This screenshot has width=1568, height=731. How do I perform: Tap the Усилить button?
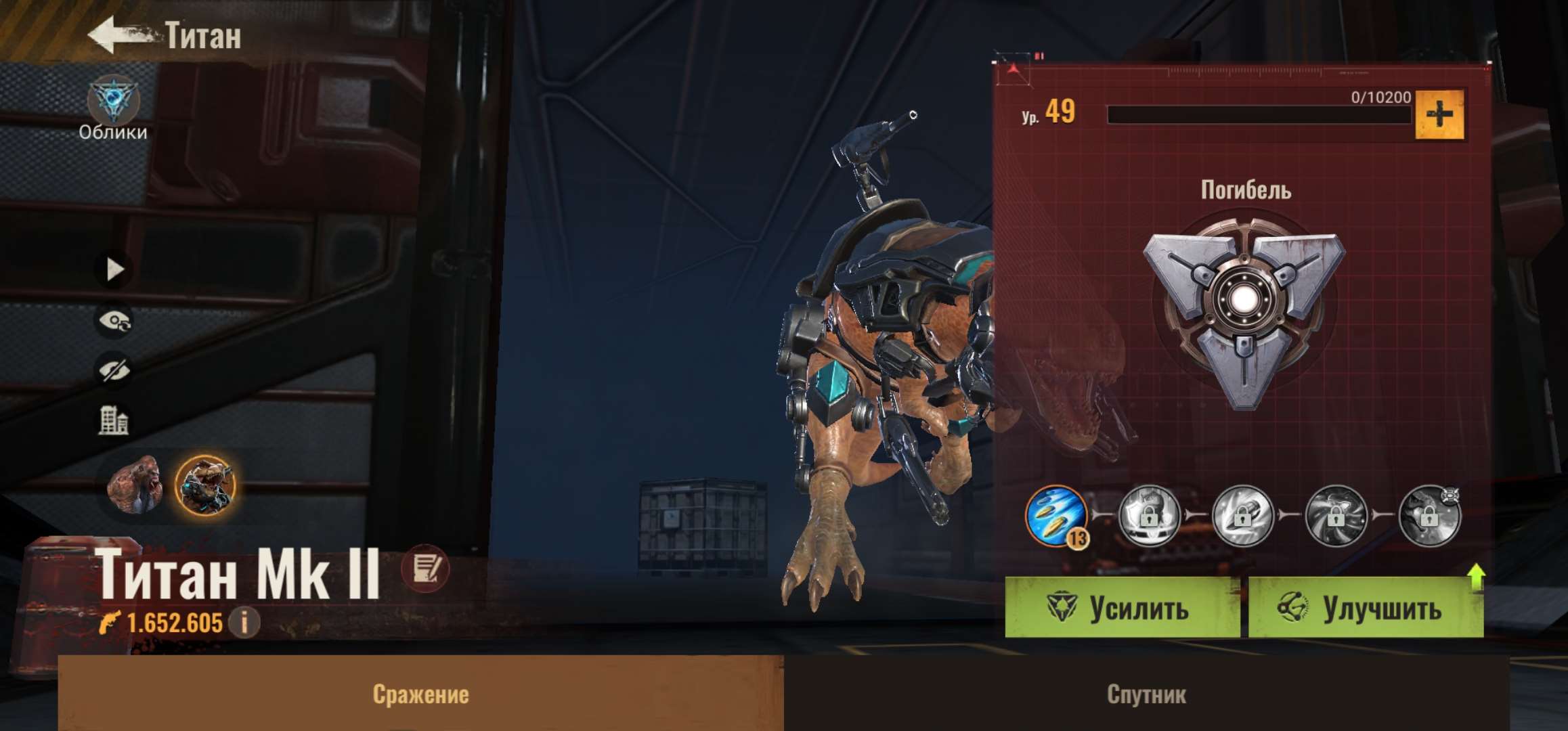[x=1122, y=608]
